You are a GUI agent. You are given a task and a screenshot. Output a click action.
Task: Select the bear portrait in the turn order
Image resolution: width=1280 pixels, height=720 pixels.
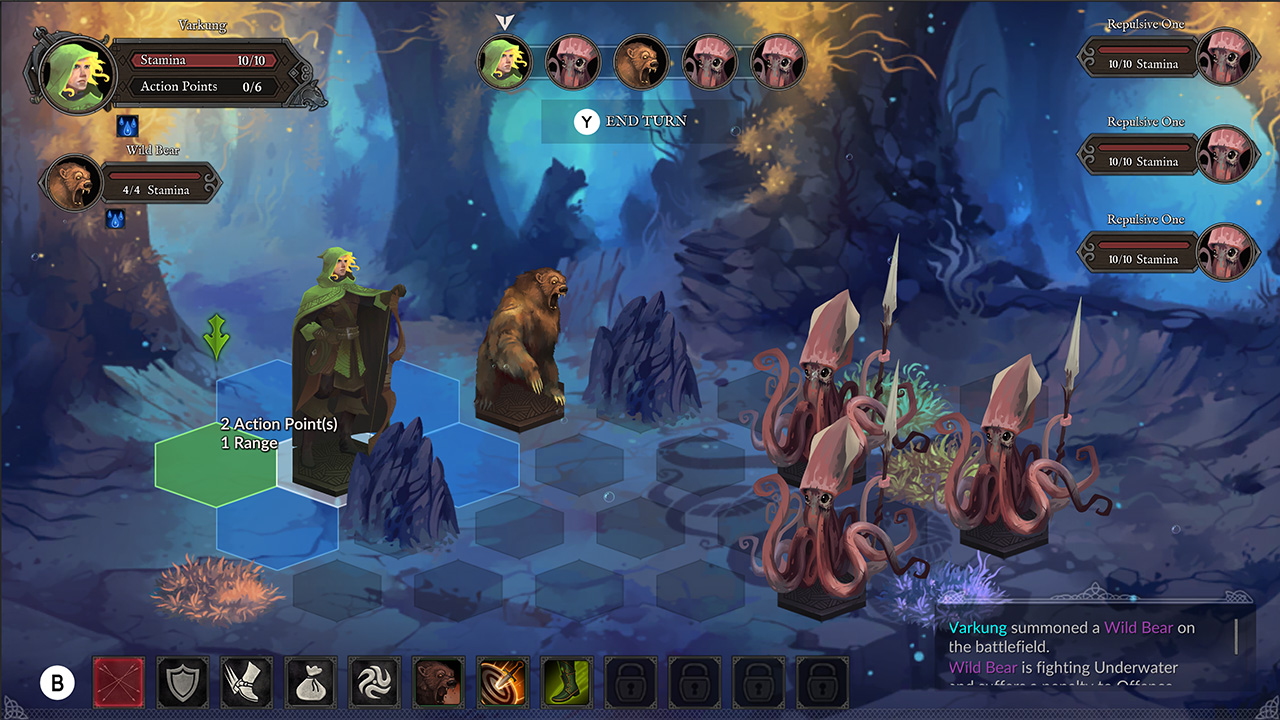(641, 62)
